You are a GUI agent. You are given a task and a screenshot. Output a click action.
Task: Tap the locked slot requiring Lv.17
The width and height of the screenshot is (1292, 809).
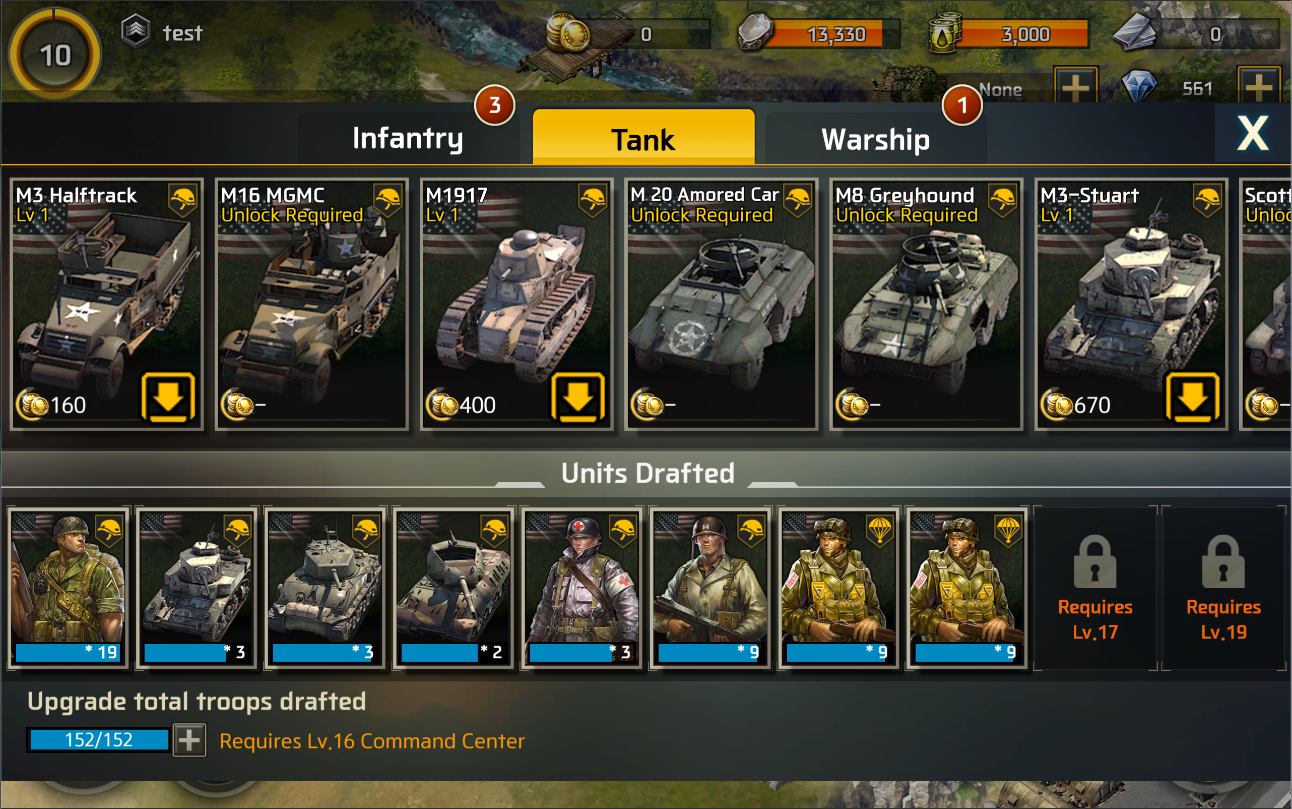point(1096,588)
